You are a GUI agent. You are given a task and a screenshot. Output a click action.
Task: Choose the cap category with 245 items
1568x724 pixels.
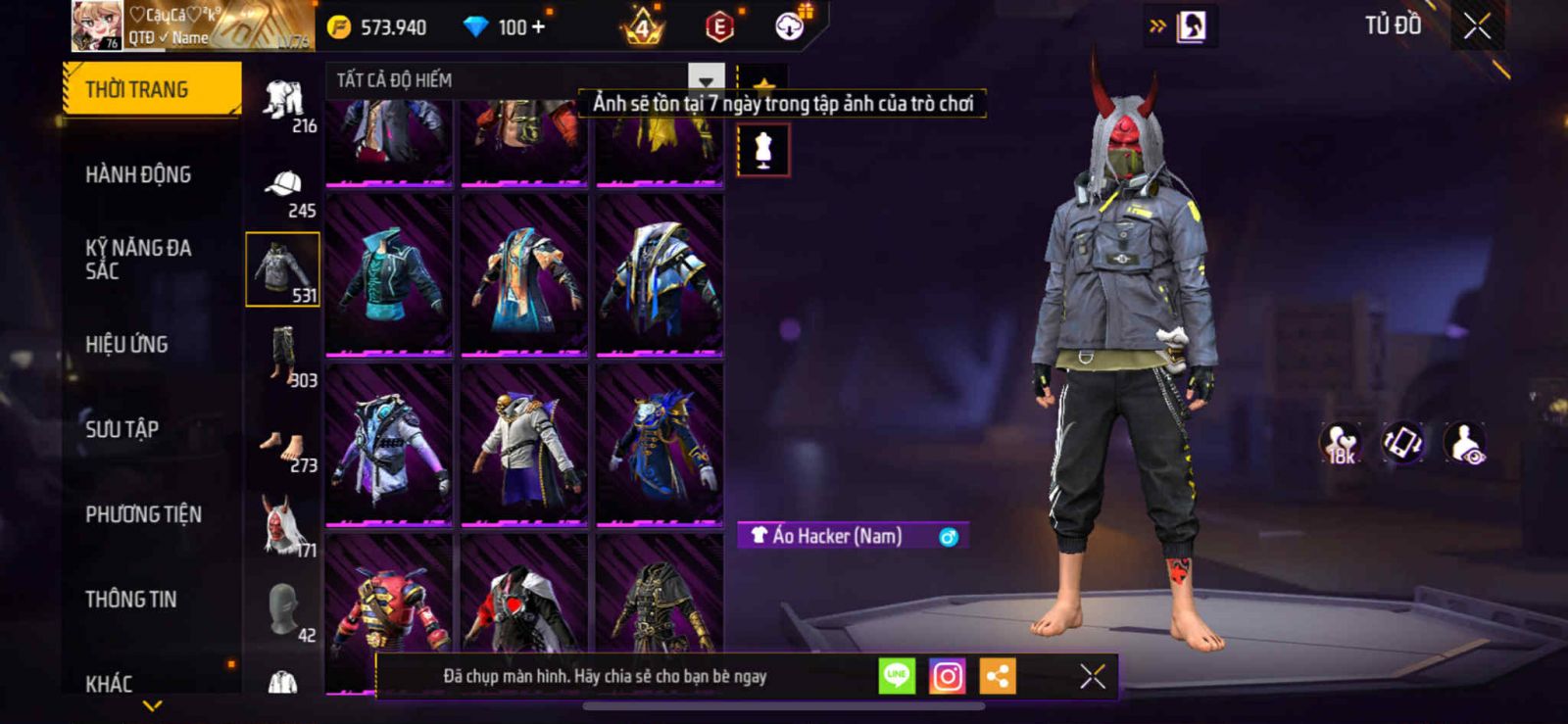pos(284,191)
